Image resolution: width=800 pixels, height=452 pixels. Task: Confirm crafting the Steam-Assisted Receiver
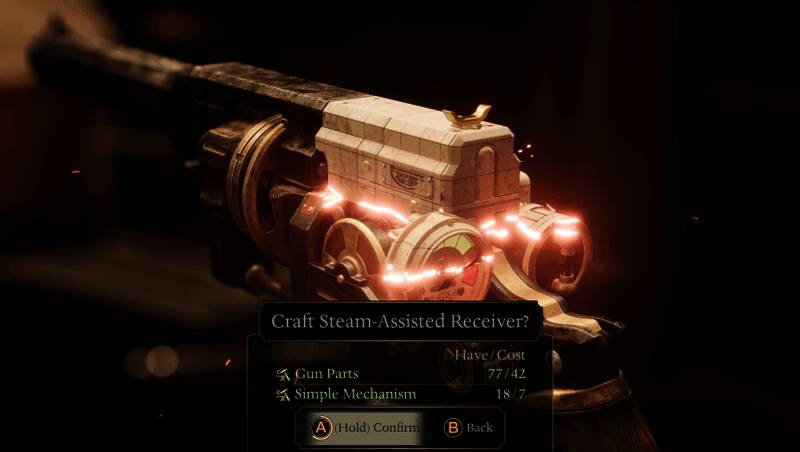(x=366, y=427)
